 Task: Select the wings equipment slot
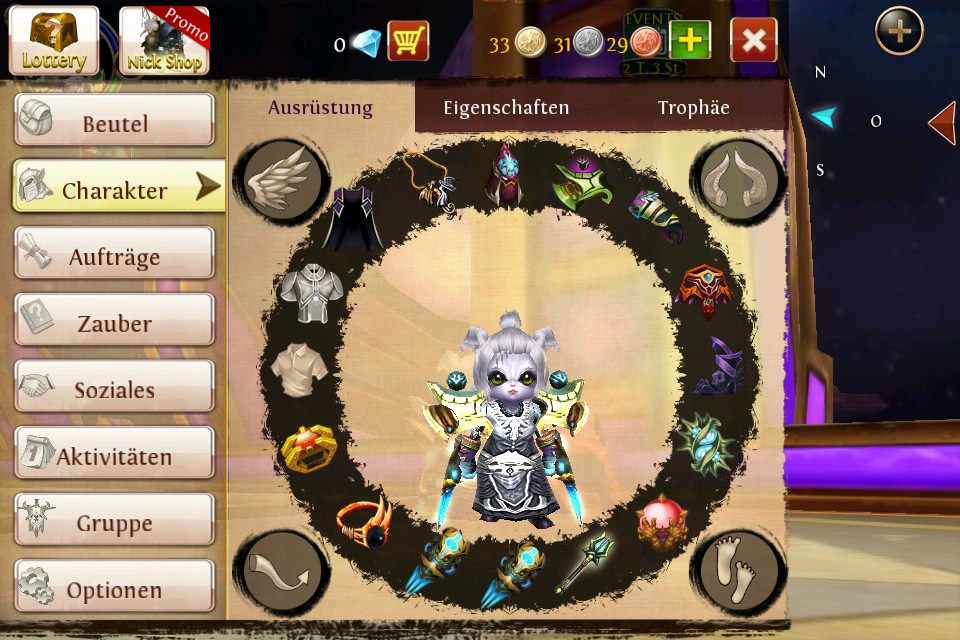tap(280, 180)
